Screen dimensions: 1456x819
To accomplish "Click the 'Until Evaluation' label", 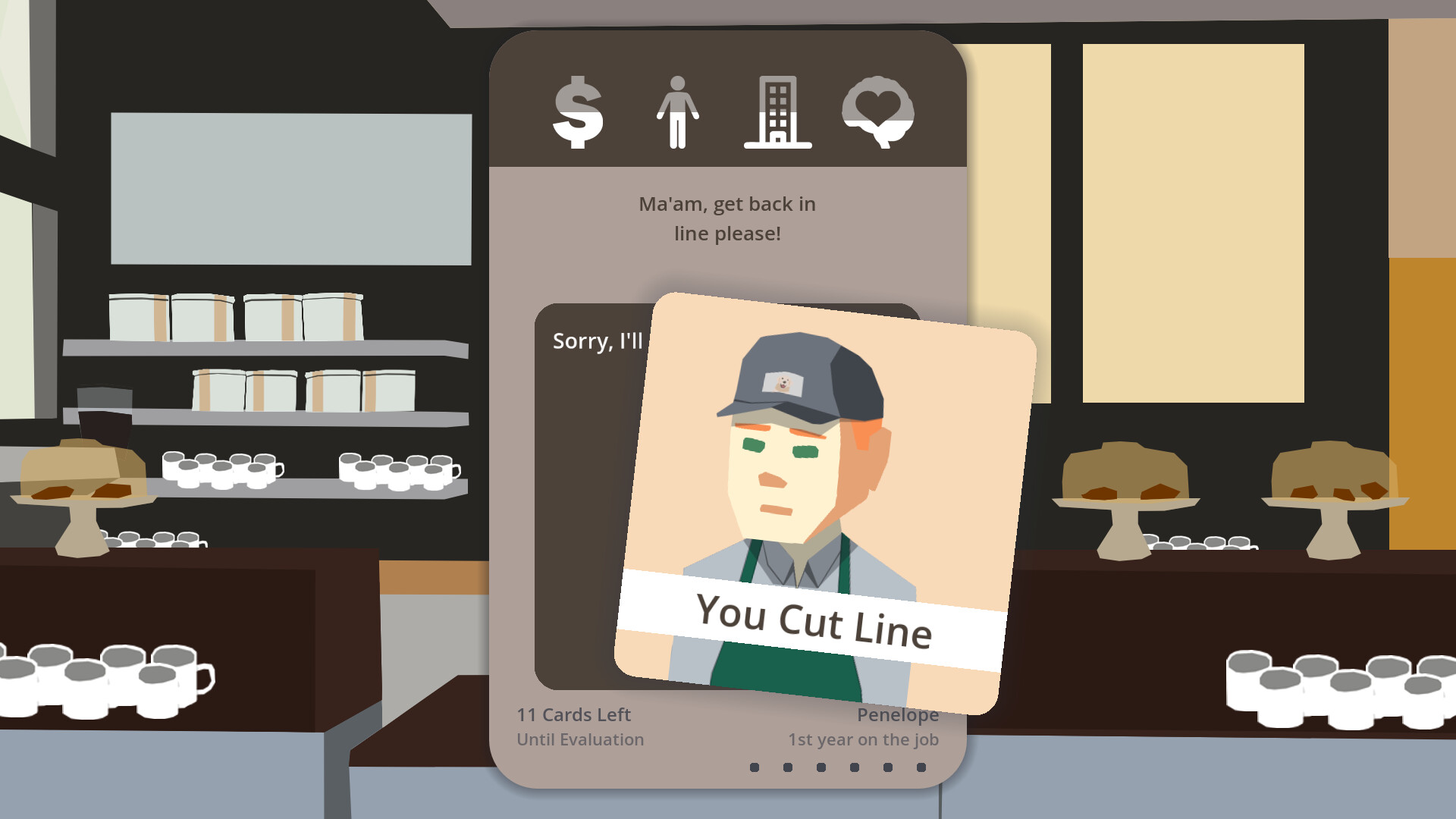I will (x=579, y=739).
